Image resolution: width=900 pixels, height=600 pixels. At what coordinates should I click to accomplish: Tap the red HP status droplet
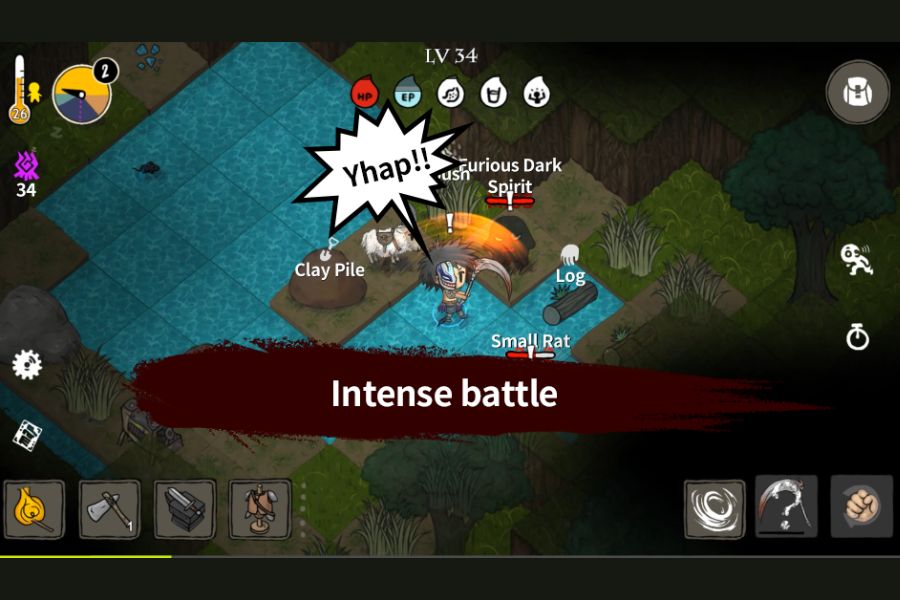coord(364,93)
